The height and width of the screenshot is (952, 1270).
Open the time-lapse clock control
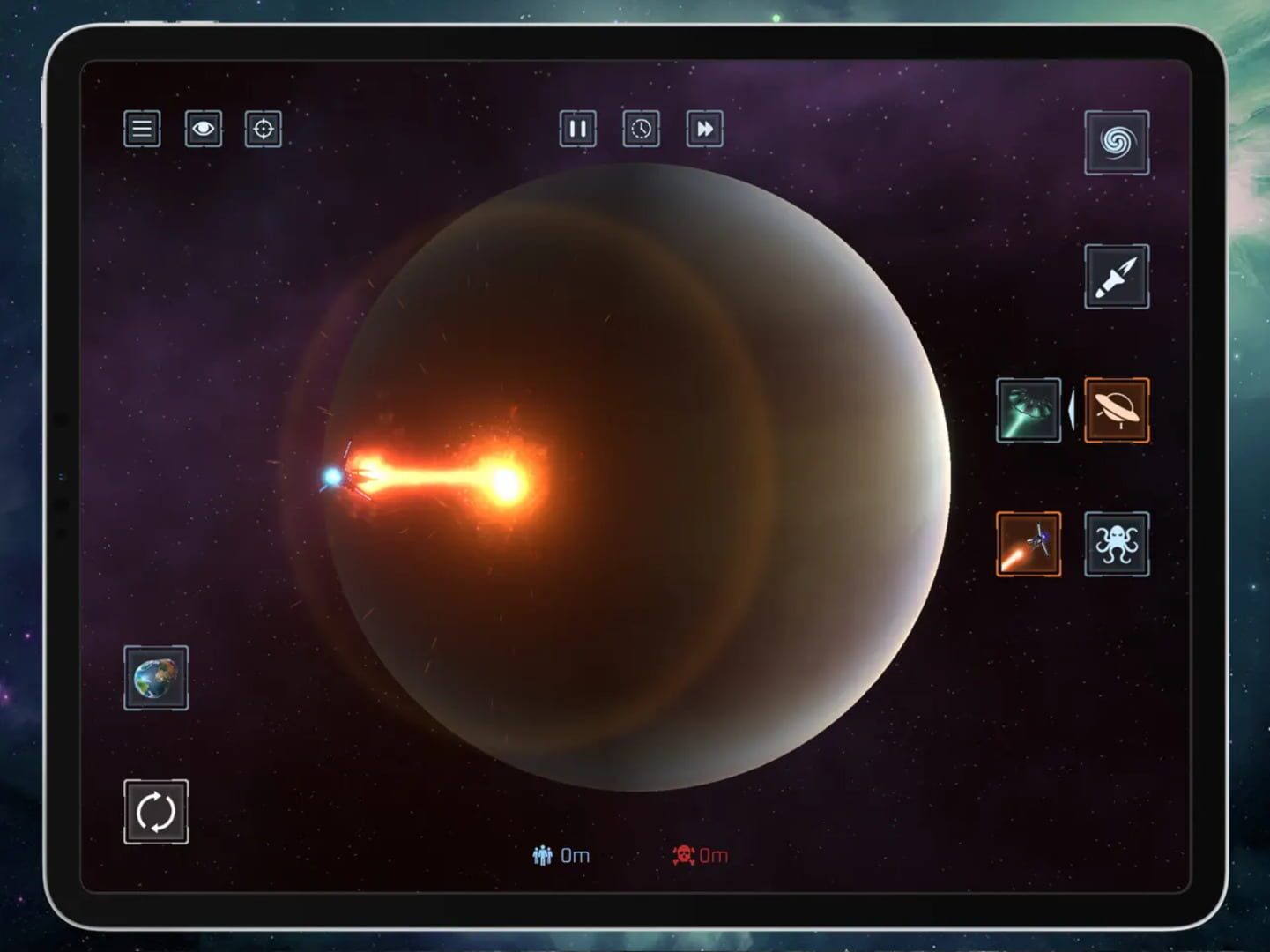[641, 130]
